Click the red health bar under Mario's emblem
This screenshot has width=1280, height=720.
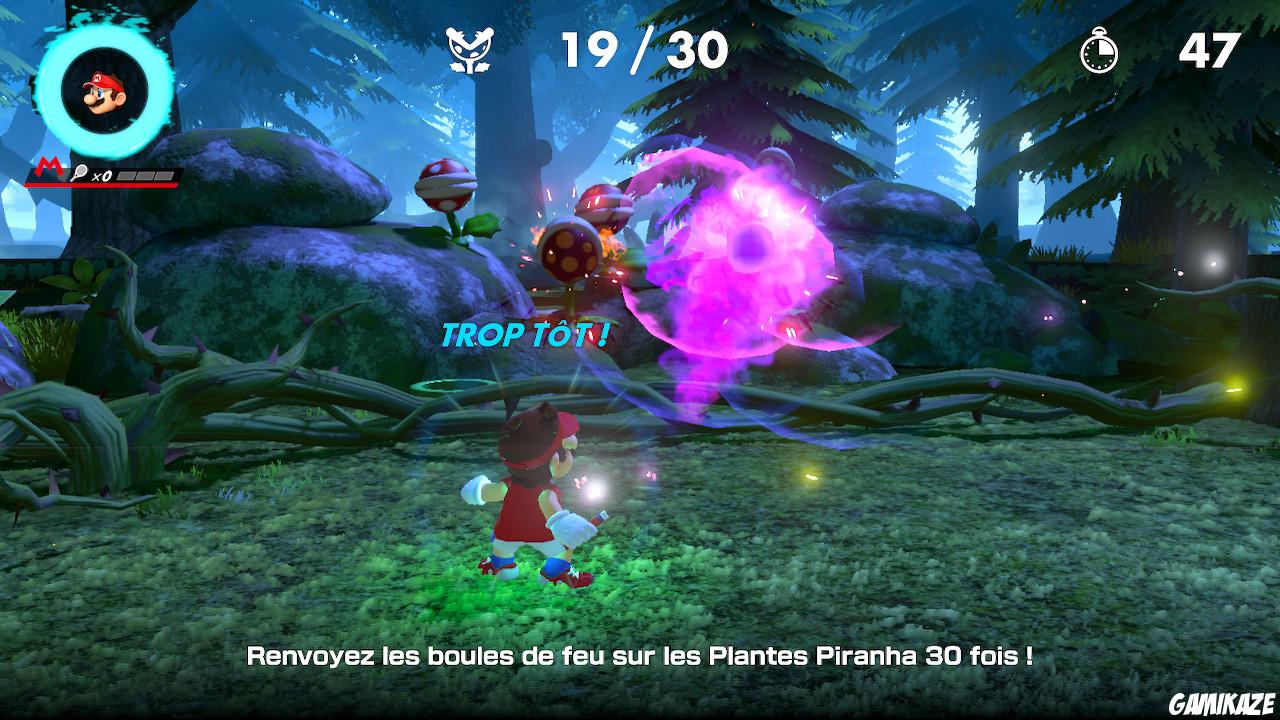[x=100, y=185]
